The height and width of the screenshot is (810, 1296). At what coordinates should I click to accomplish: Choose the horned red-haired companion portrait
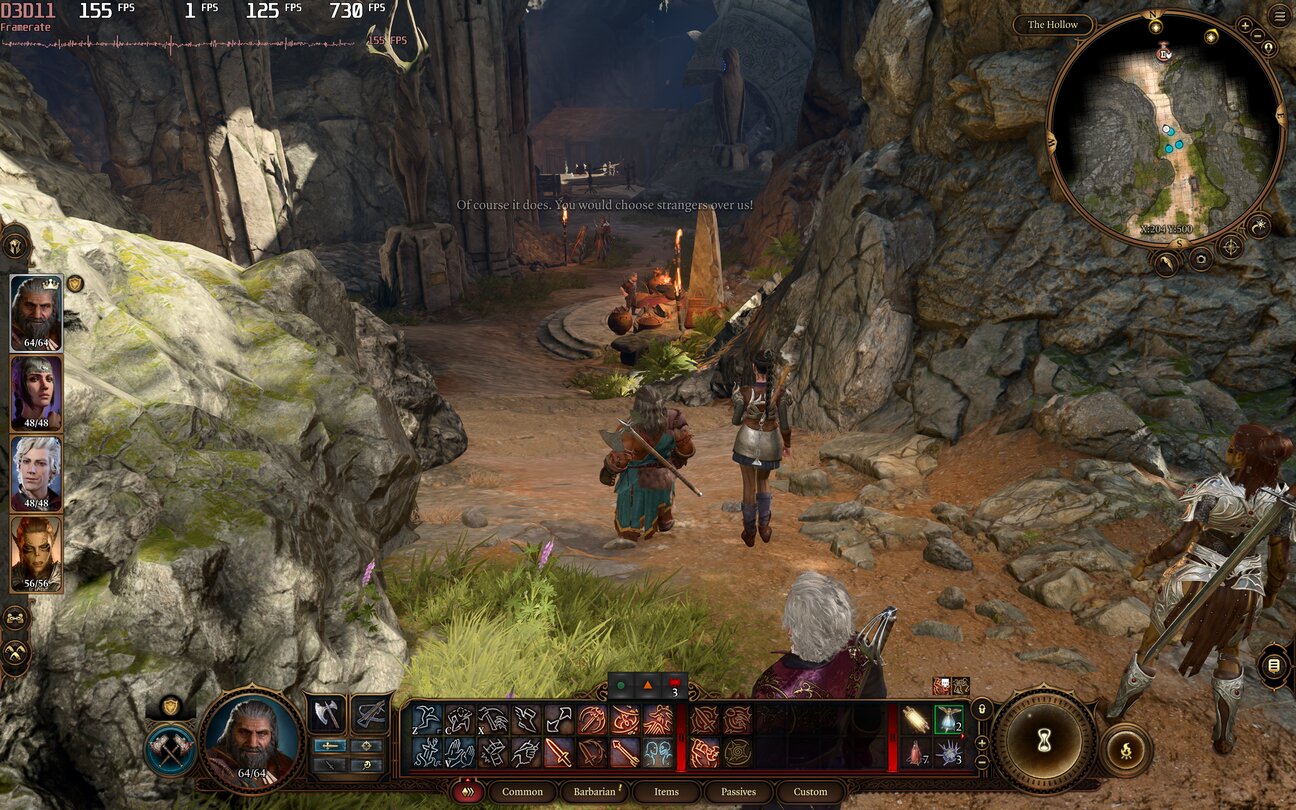[36, 553]
